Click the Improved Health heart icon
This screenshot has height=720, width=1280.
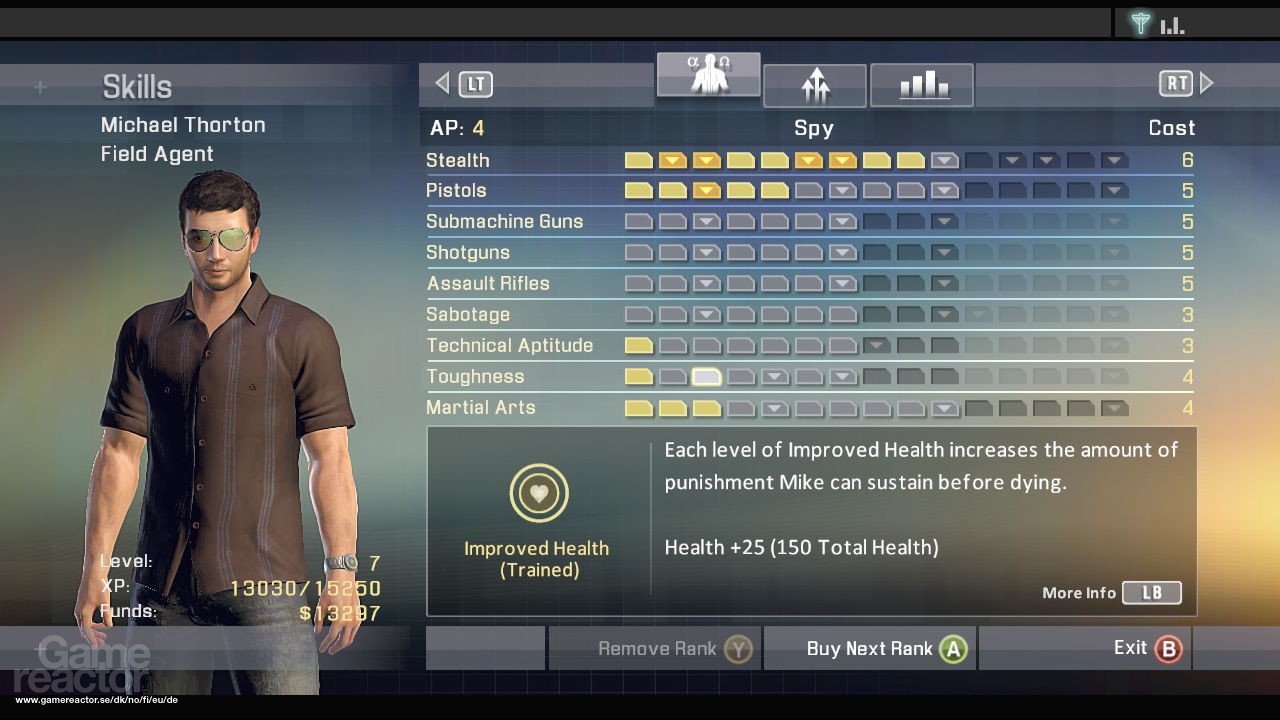click(538, 492)
